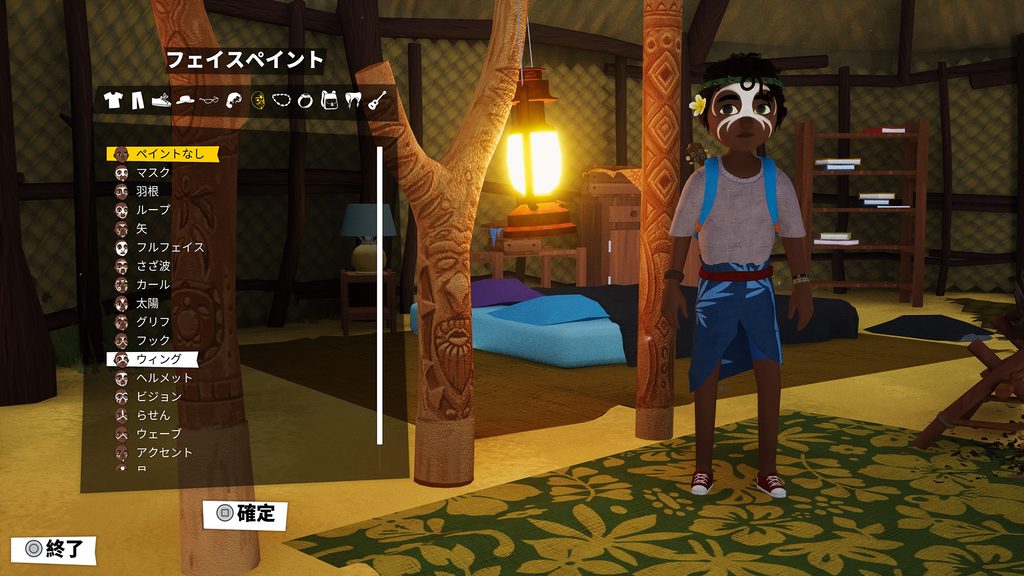Click the face paint list scrollbar
The width and height of the screenshot is (1024, 576).
point(379,295)
